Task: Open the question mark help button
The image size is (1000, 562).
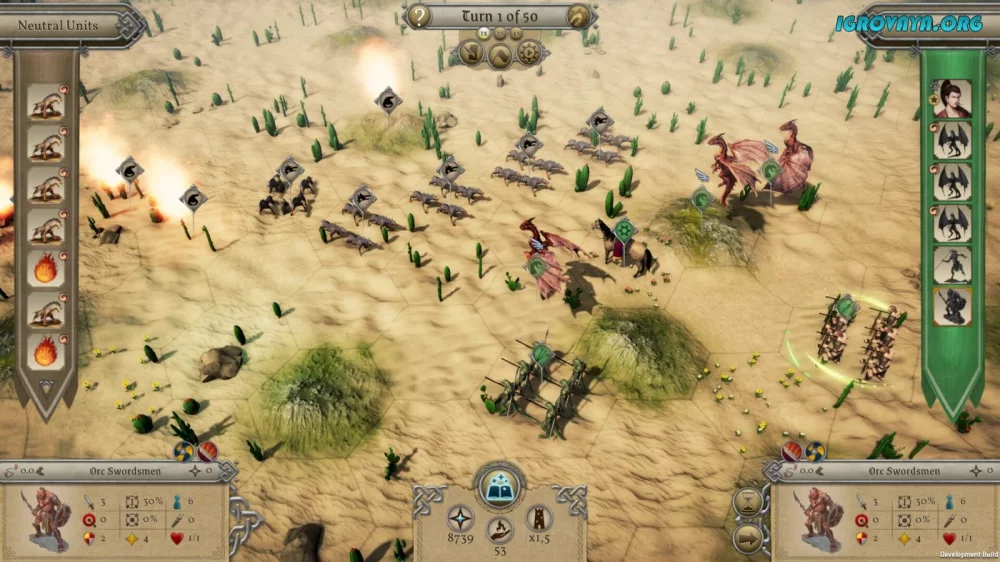Action: tap(421, 16)
